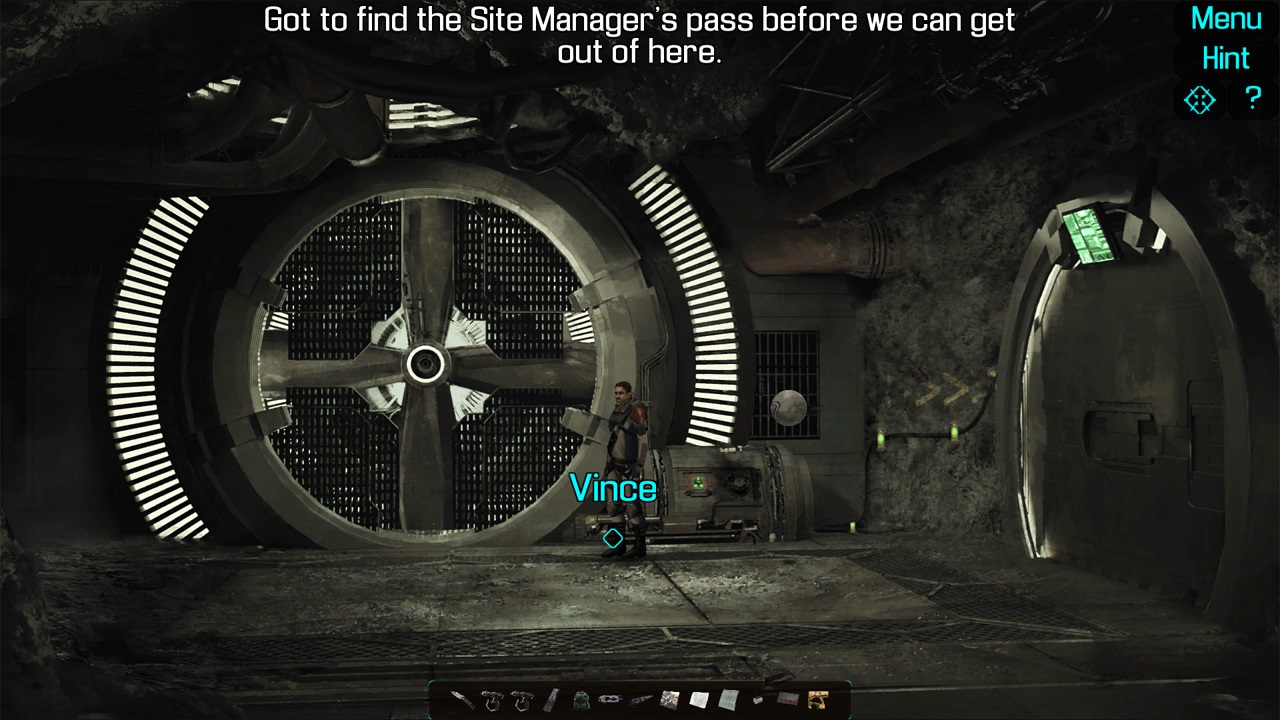Click the circular vault door wheel hub
This screenshot has height=720, width=1280.
428,364
